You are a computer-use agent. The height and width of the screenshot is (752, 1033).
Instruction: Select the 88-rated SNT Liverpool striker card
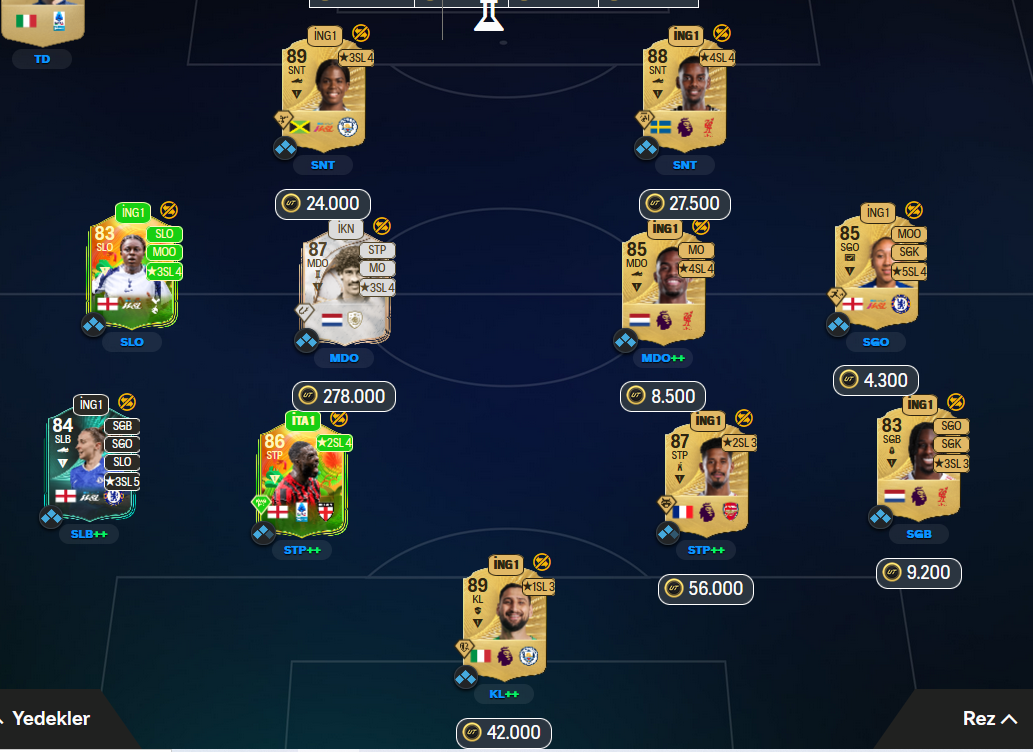pos(685,89)
